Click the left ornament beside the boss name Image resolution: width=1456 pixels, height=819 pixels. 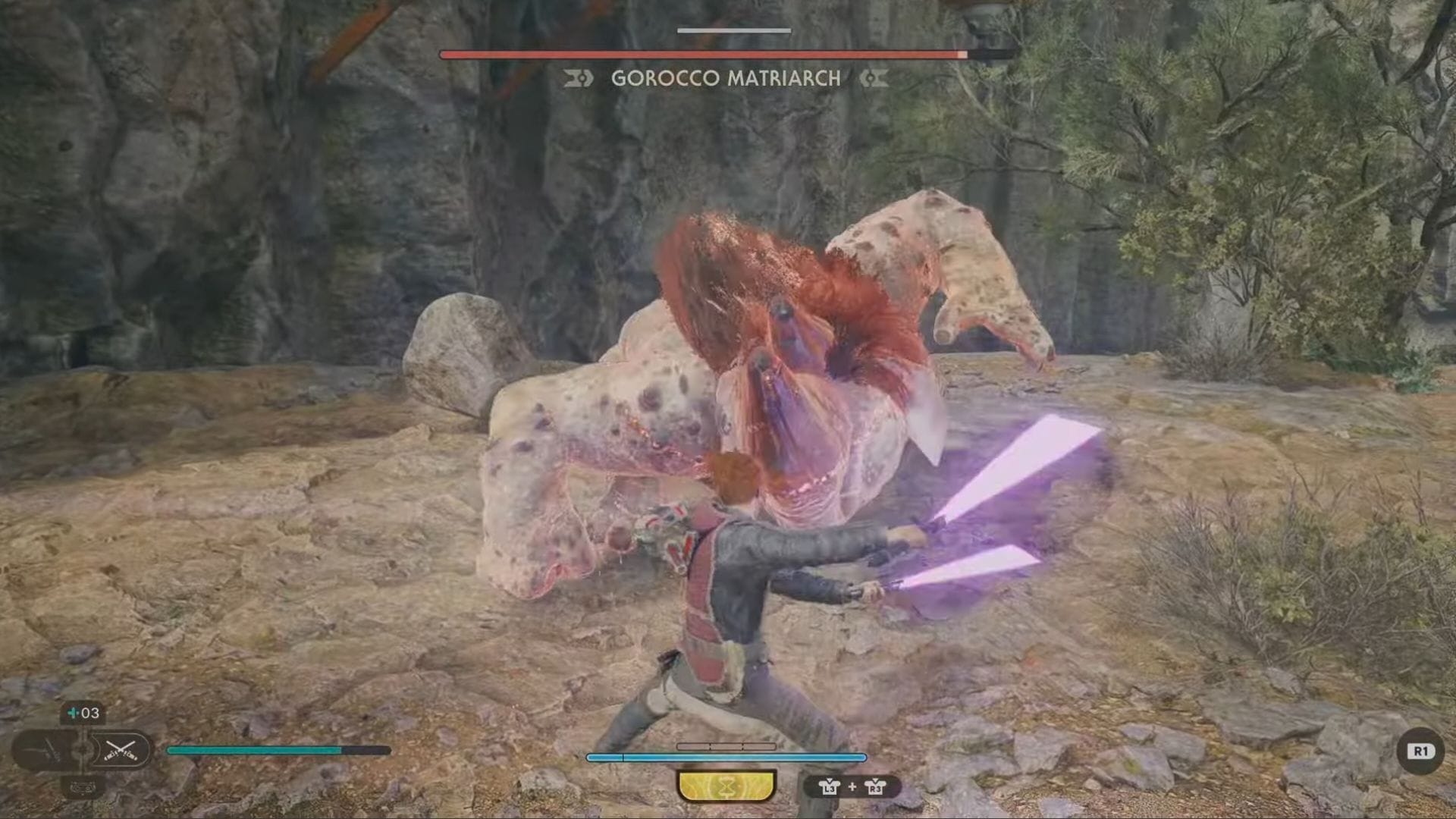pos(576,78)
